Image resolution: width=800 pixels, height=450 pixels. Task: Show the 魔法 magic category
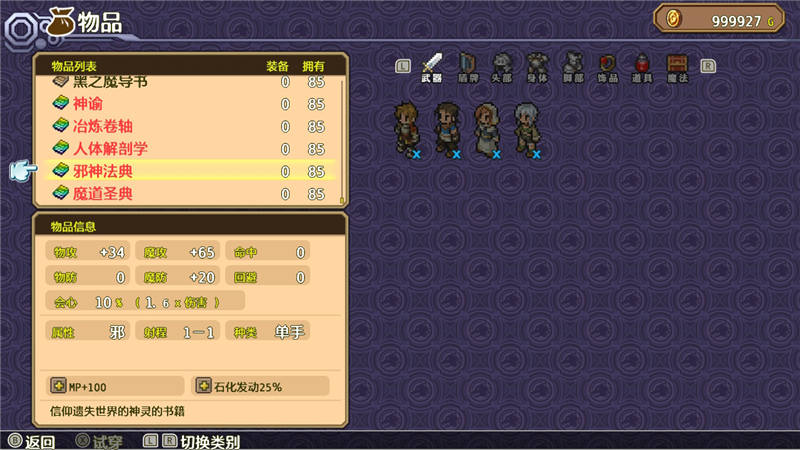678,67
